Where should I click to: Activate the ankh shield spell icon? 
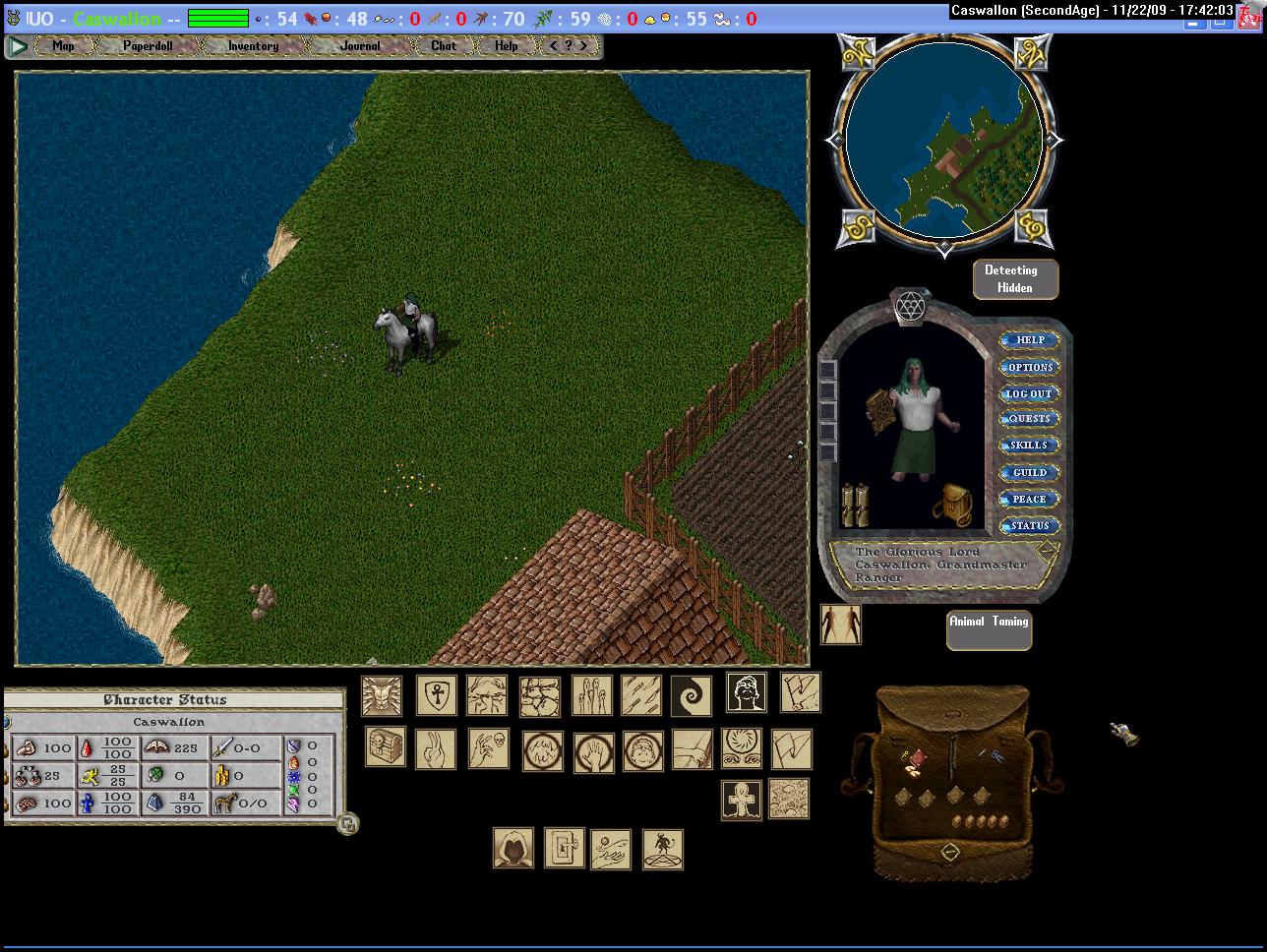[435, 695]
